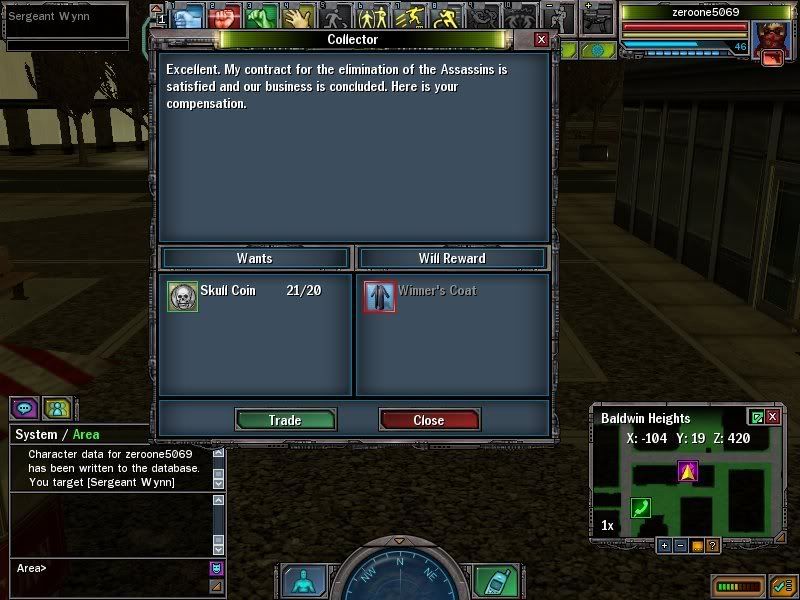The width and height of the screenshot is (800, 600).
Task: Select the Winner's Coat reward icon
Action: pos(380,296)
